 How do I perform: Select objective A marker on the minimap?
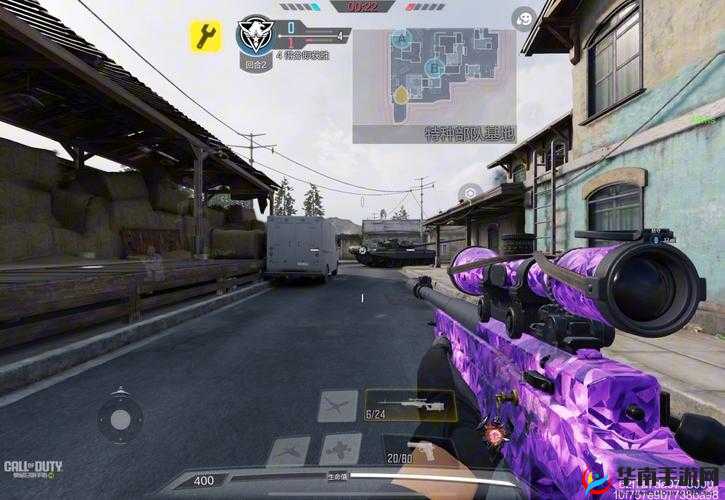pyautogui.click(x=402, y=39)
